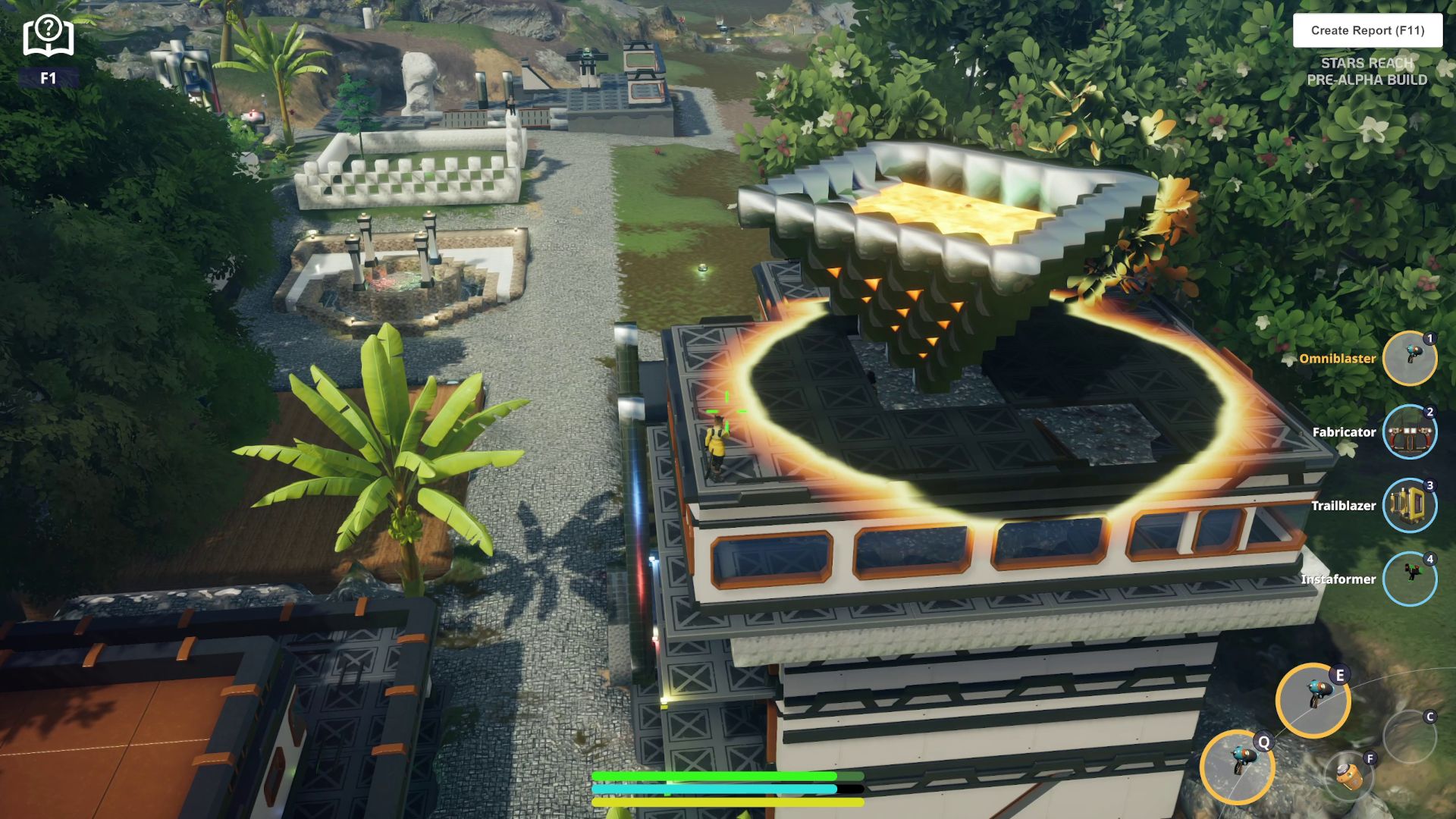Equip the Instaformer tool
1456x819 pixels.
tap(1409, 579)
